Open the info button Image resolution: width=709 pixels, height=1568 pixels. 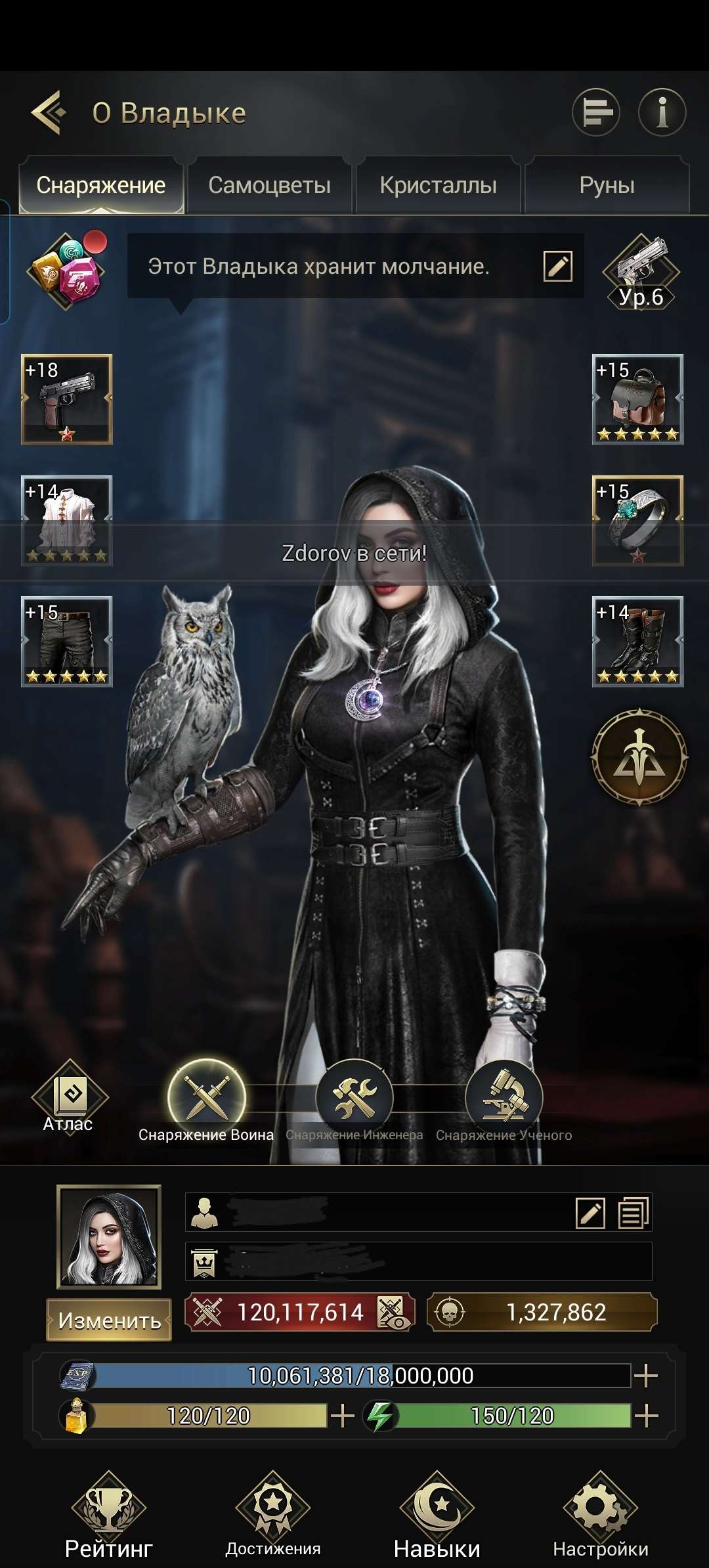[x=662, y=112]
